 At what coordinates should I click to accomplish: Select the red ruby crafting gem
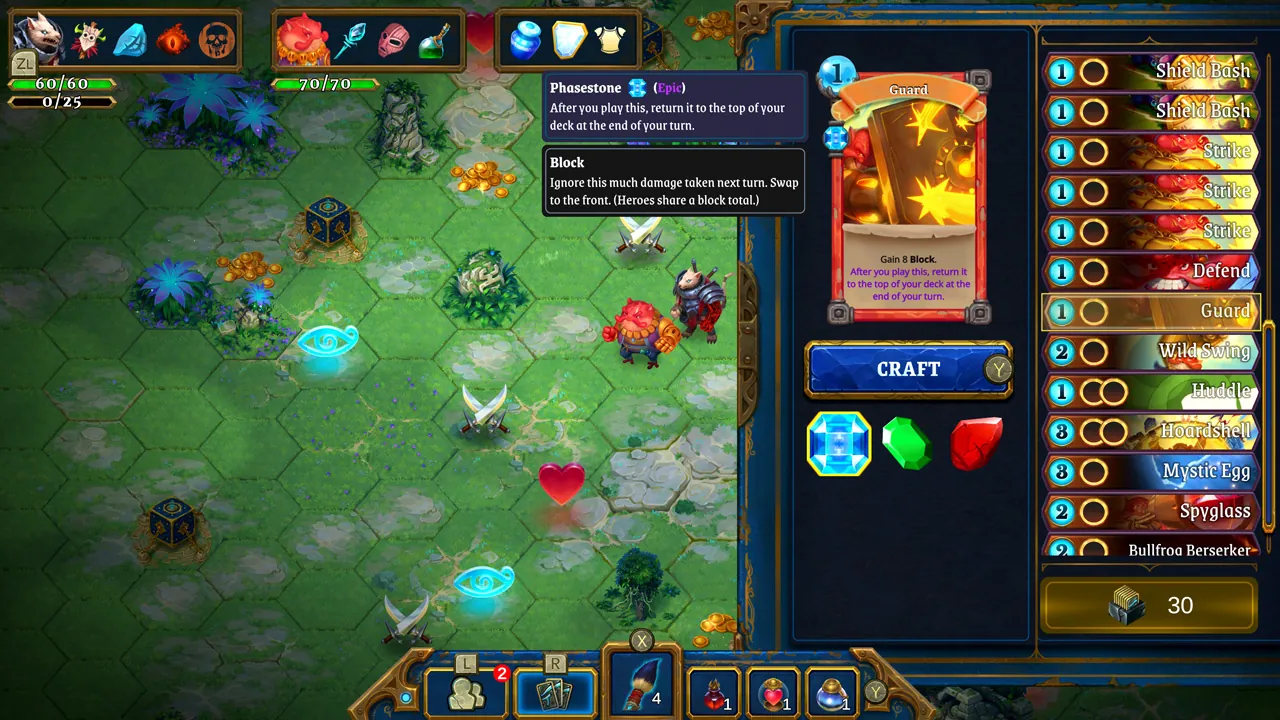975,443
